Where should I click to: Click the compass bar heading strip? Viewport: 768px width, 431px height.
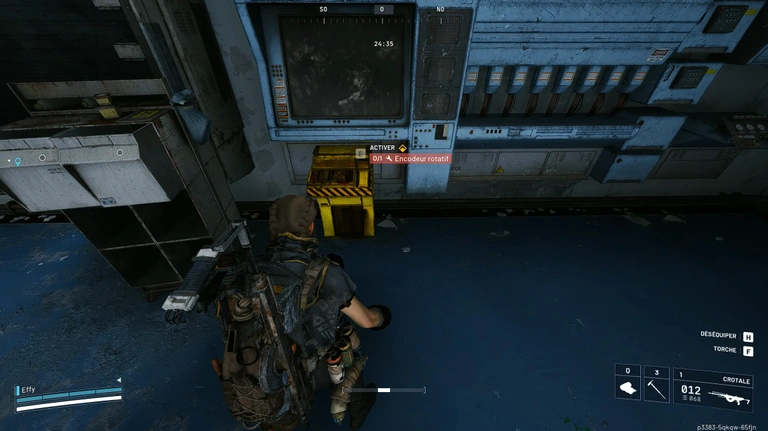380,9
